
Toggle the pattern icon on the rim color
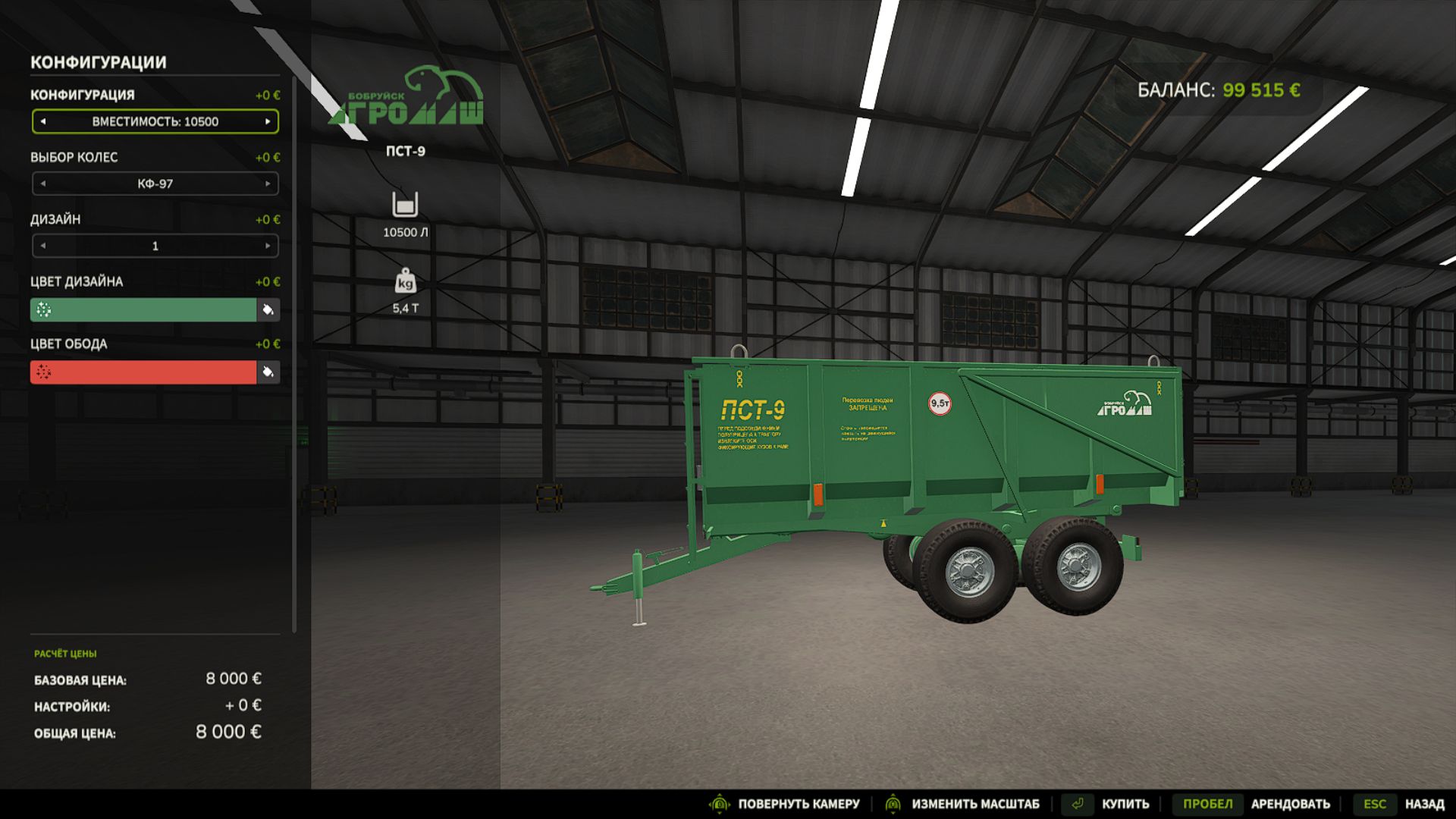pos(44,372)
